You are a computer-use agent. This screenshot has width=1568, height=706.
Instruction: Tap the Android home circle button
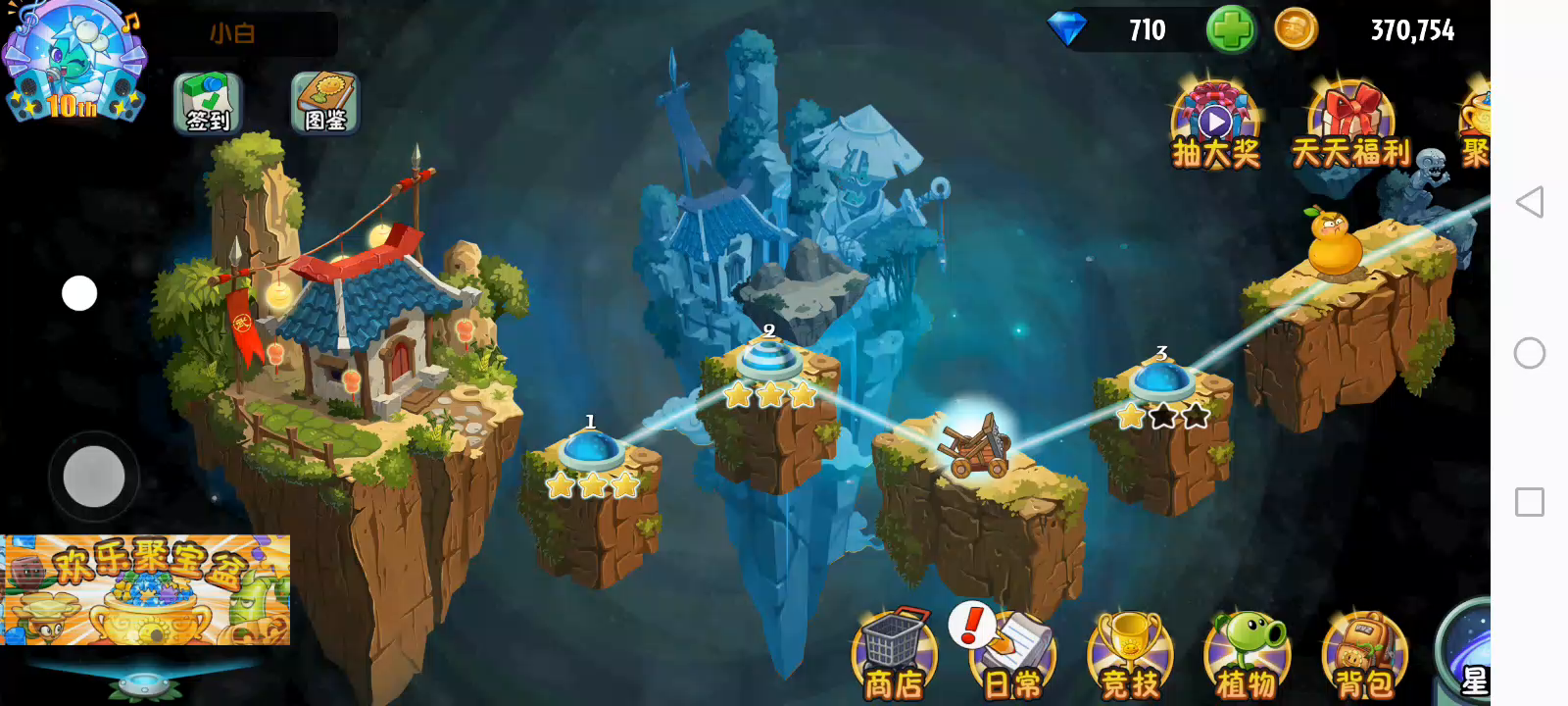[x=1530, y=353]
